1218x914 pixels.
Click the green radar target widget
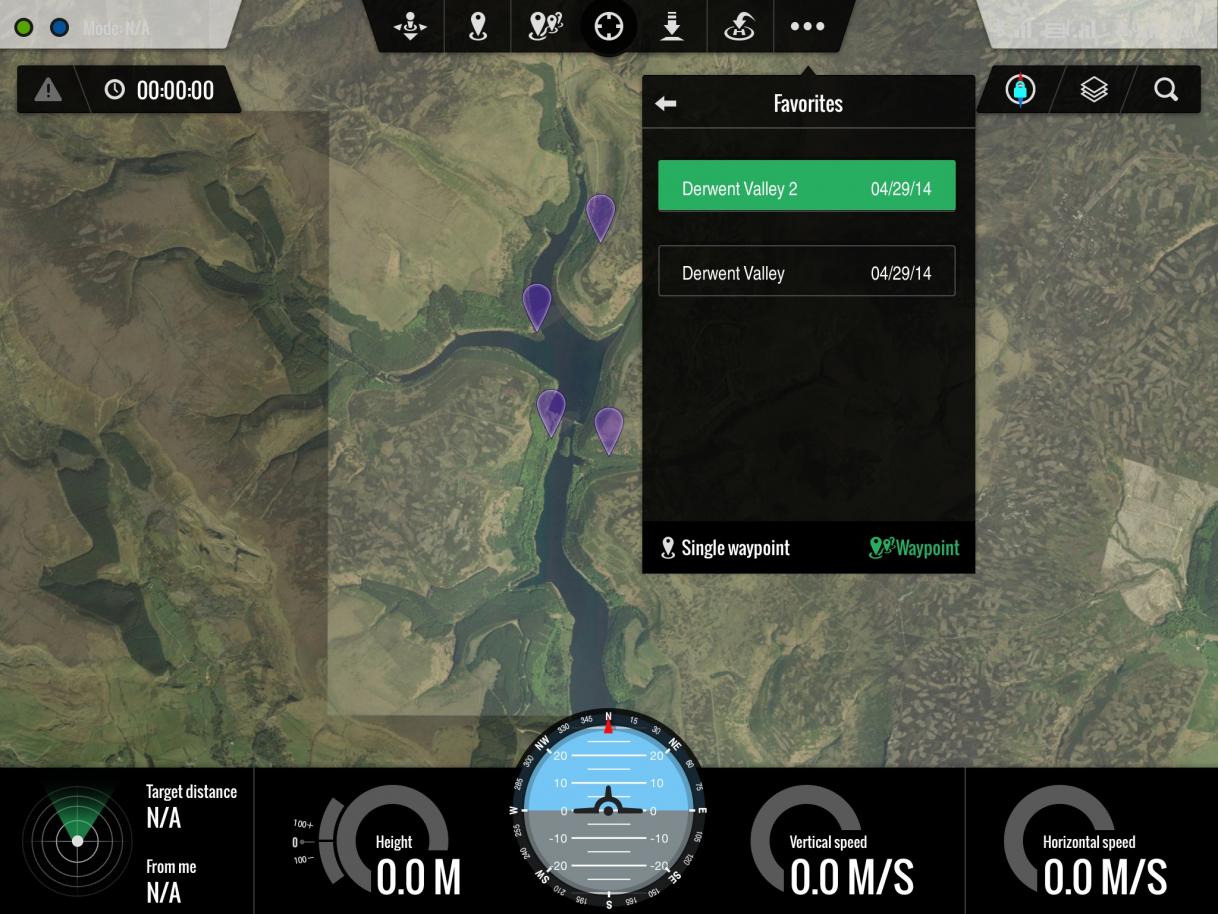point(77,840)
